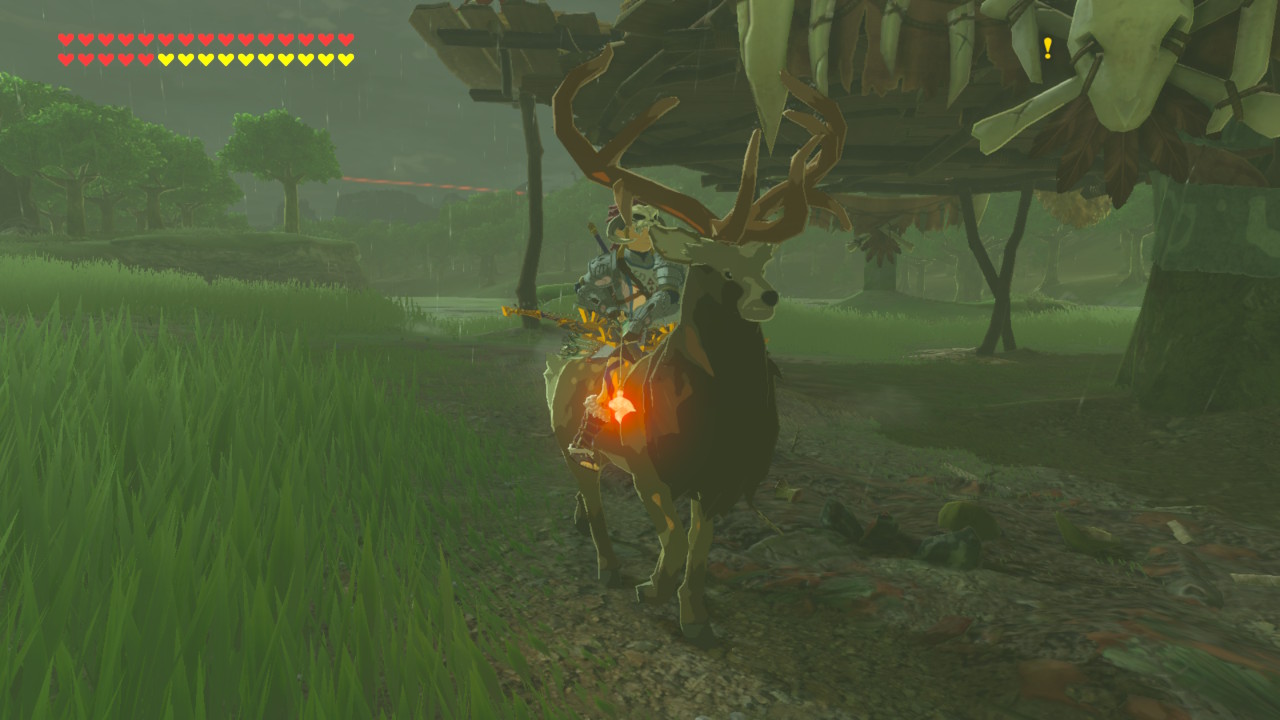The width and height of the screenshot is (1280, 720).
Task: Click the middle heart of the top health row
Action: click(206, 41)
